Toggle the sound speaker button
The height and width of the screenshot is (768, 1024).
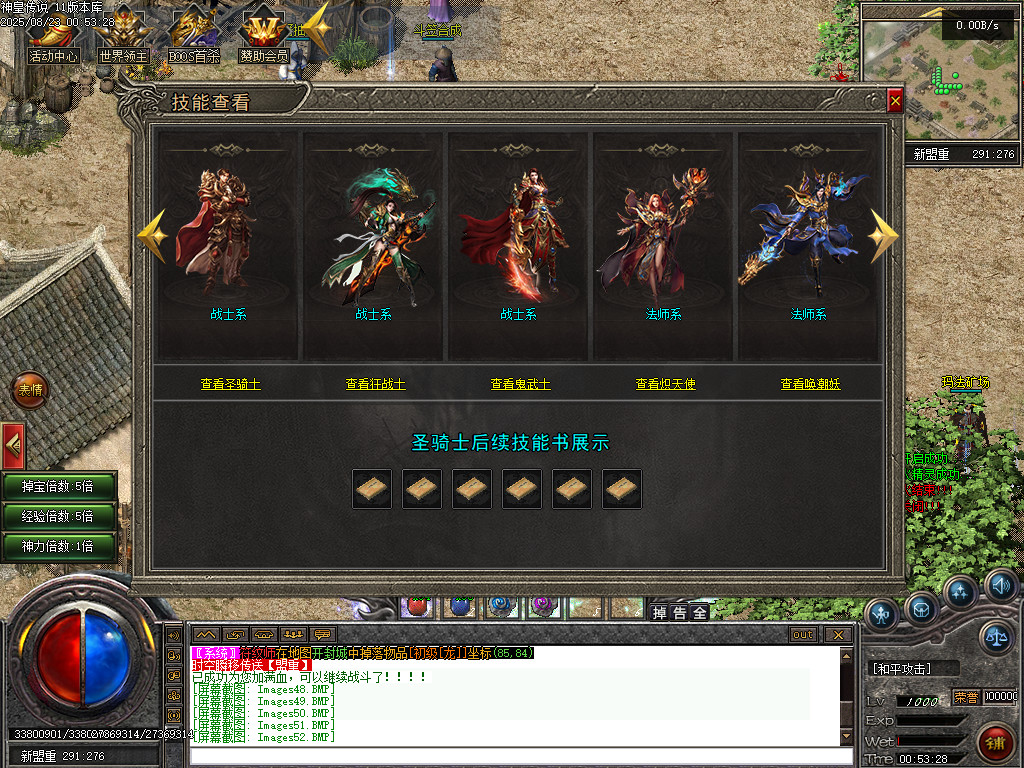point(1000,585)
